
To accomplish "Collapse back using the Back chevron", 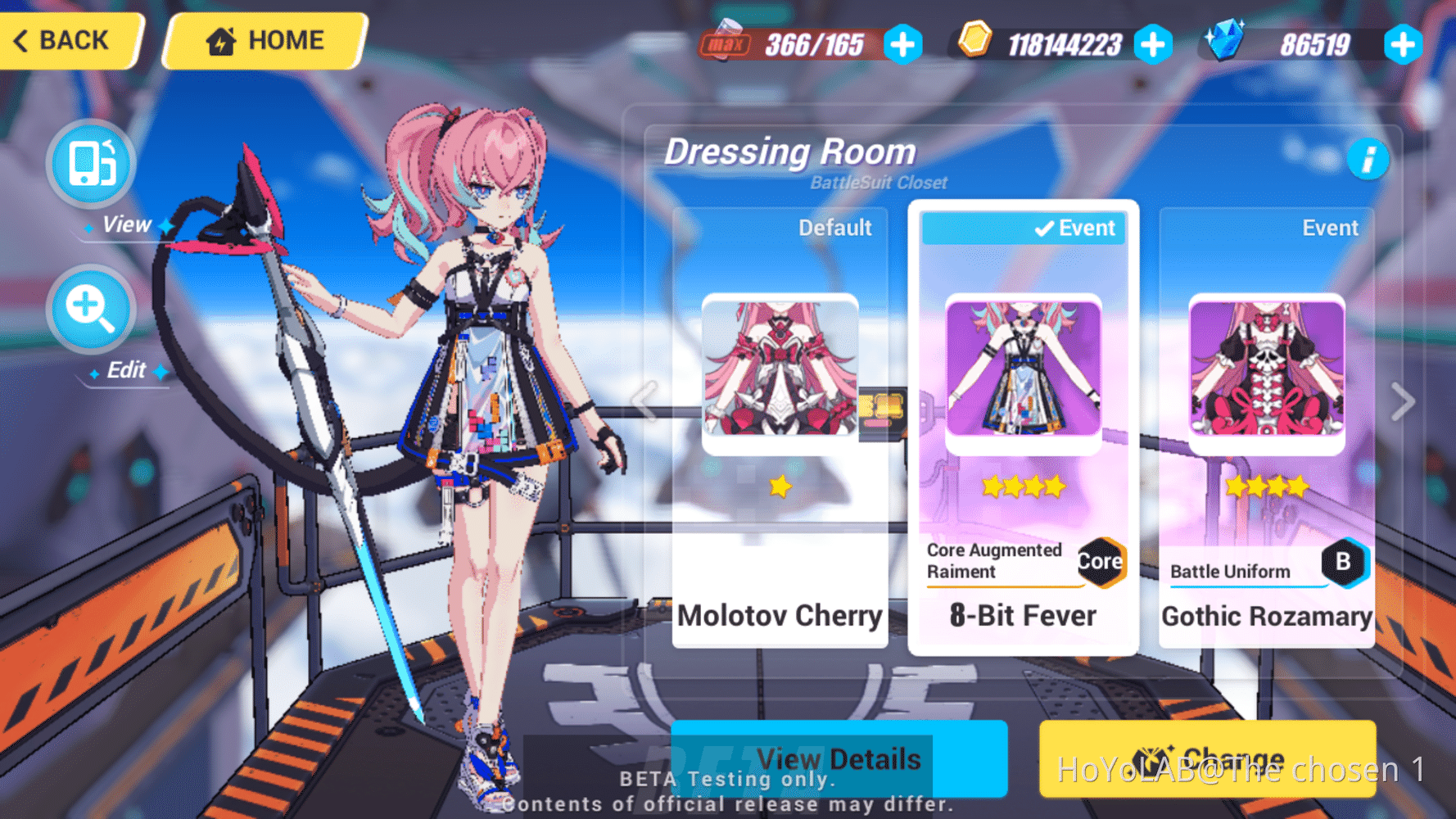I will pyautogui.click(x=20, y=40).
